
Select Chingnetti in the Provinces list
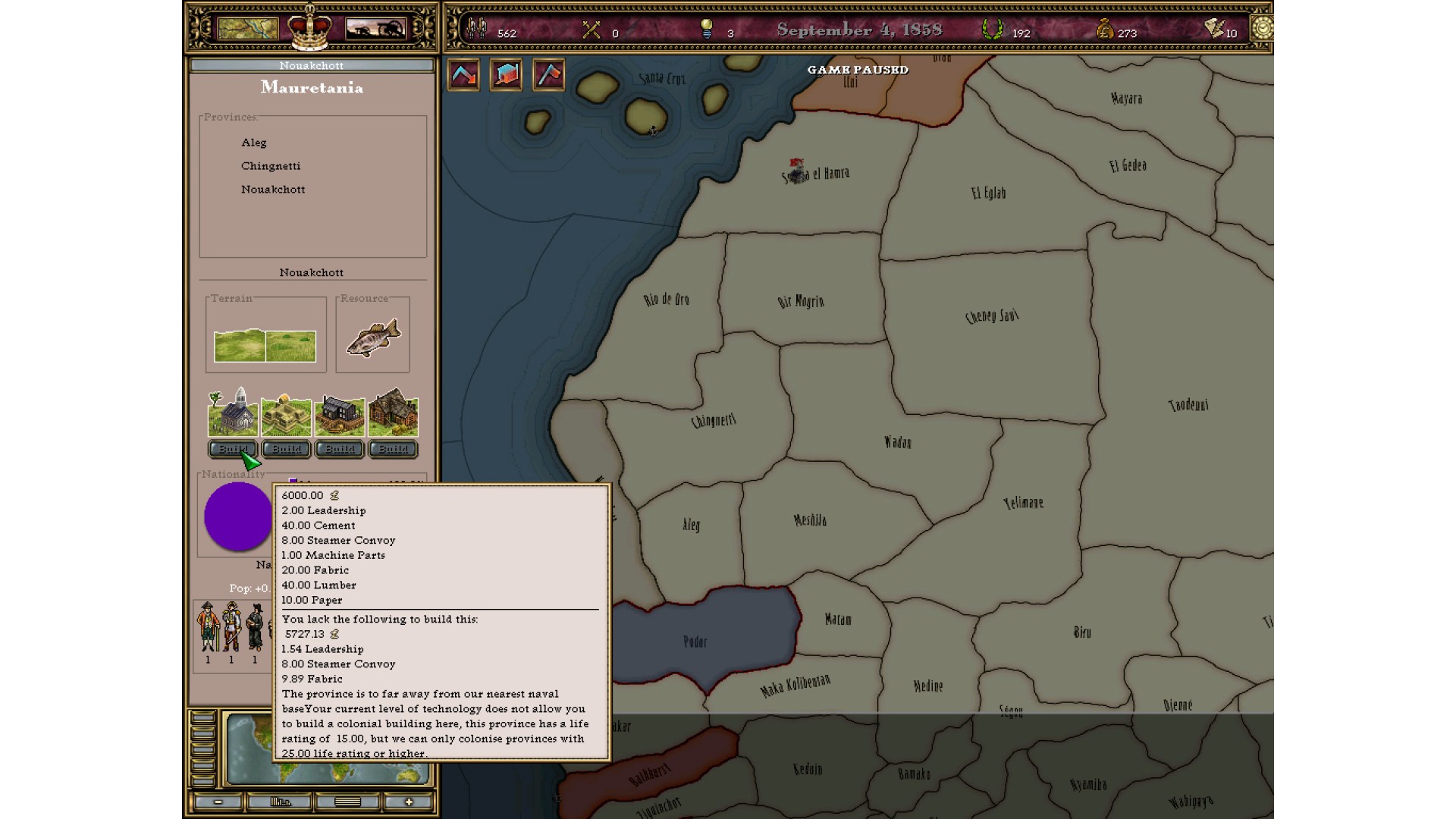coord(271,166)
